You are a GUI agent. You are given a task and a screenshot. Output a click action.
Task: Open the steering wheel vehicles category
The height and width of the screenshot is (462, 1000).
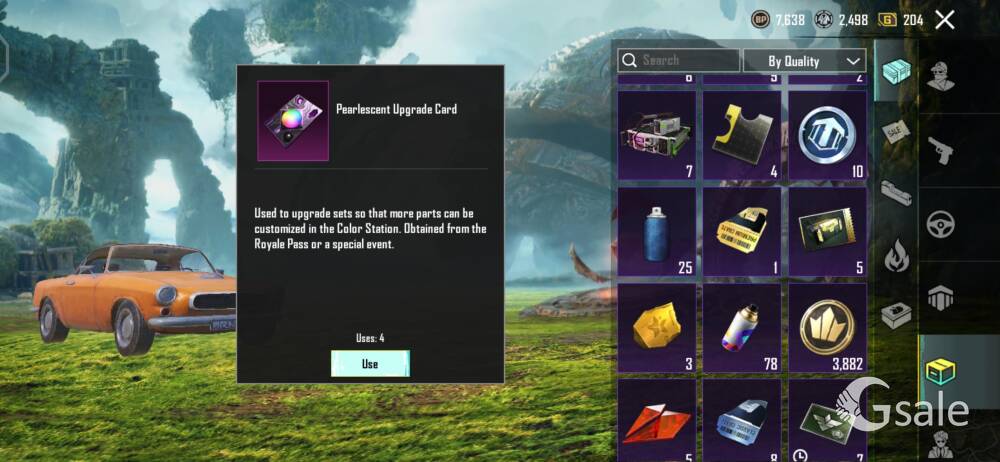[941, 223]
